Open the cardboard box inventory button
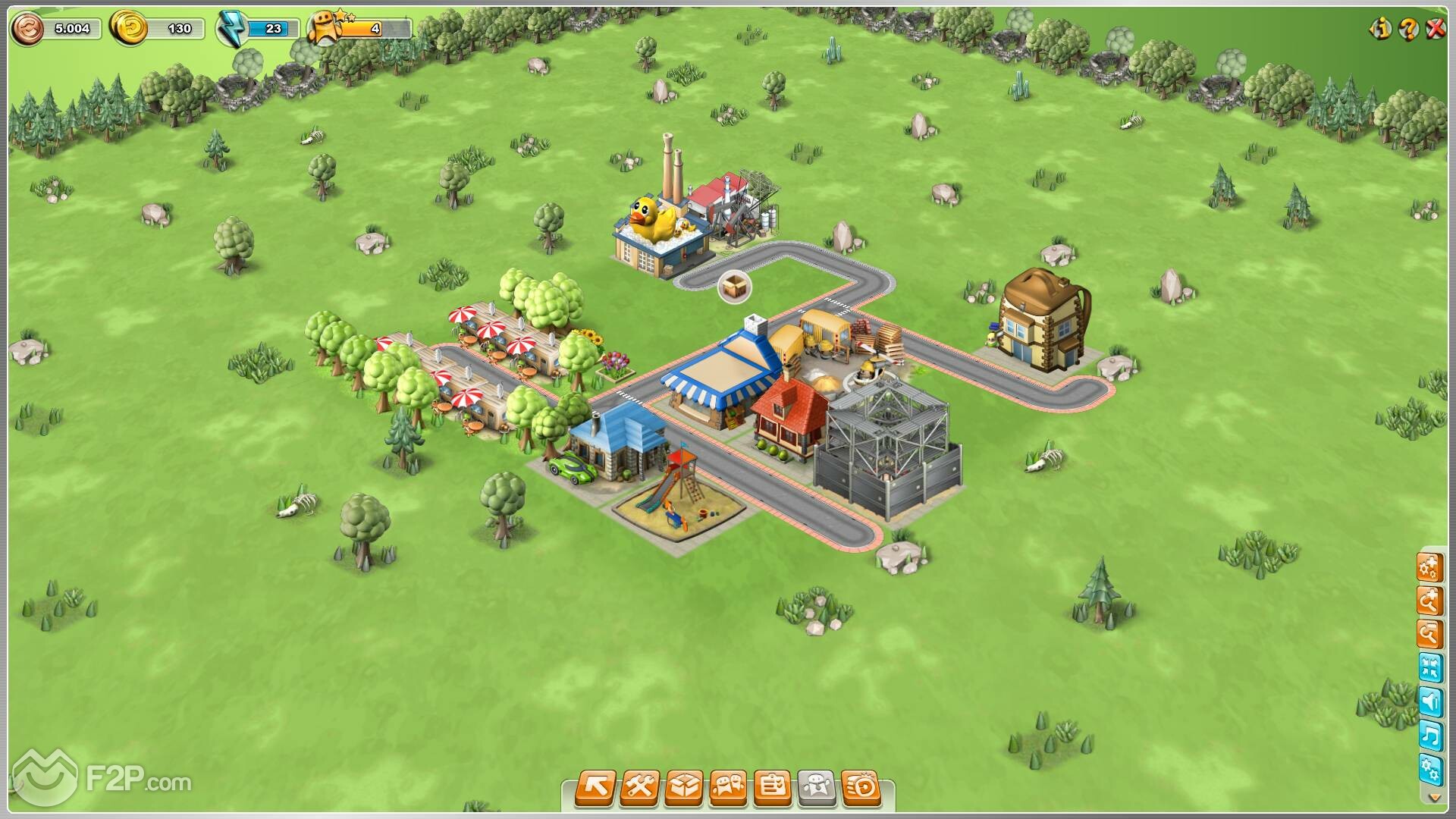The image size is (1456, 819). [x=684, y=787]
